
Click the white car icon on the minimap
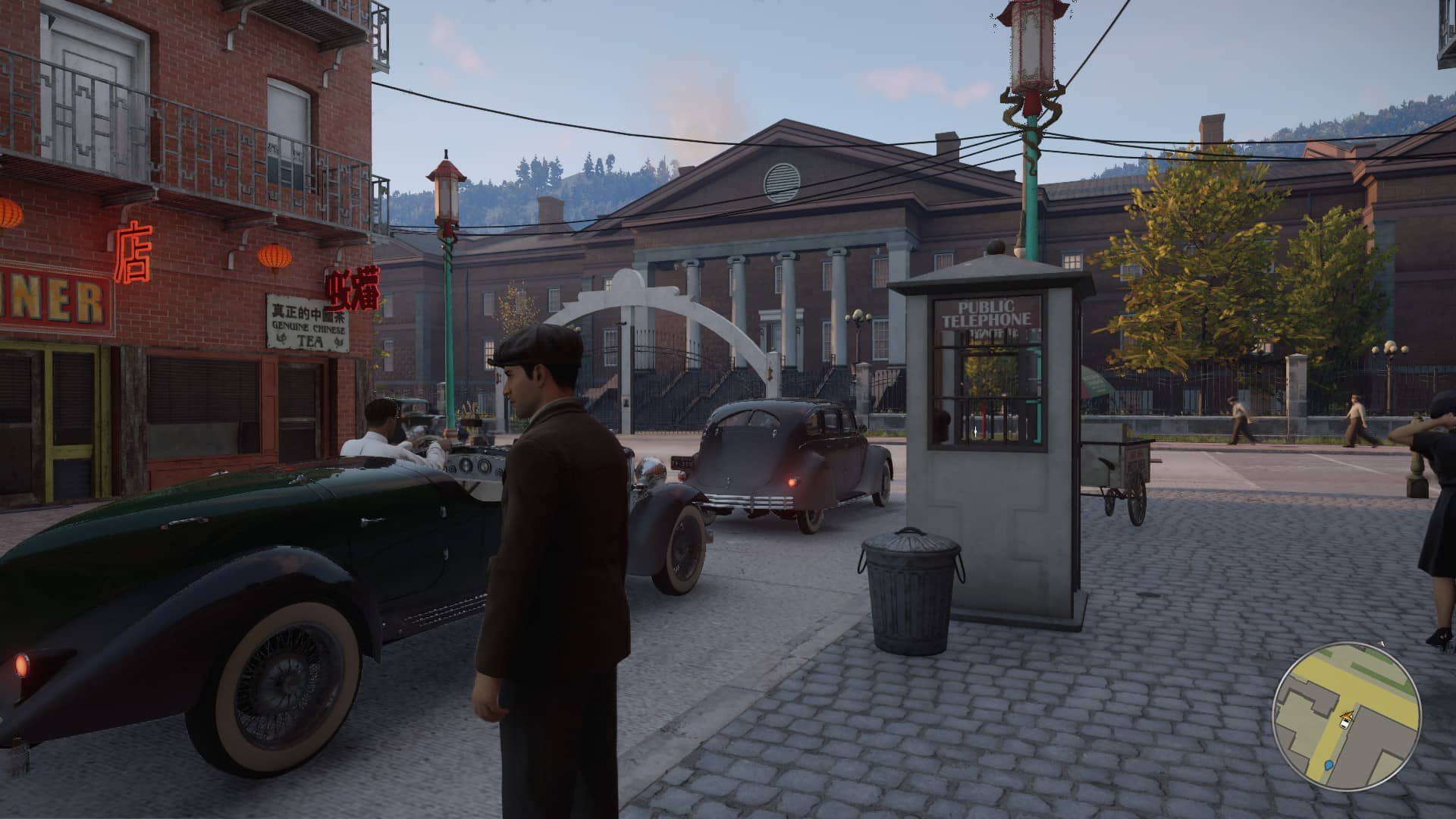(1346, 723)
